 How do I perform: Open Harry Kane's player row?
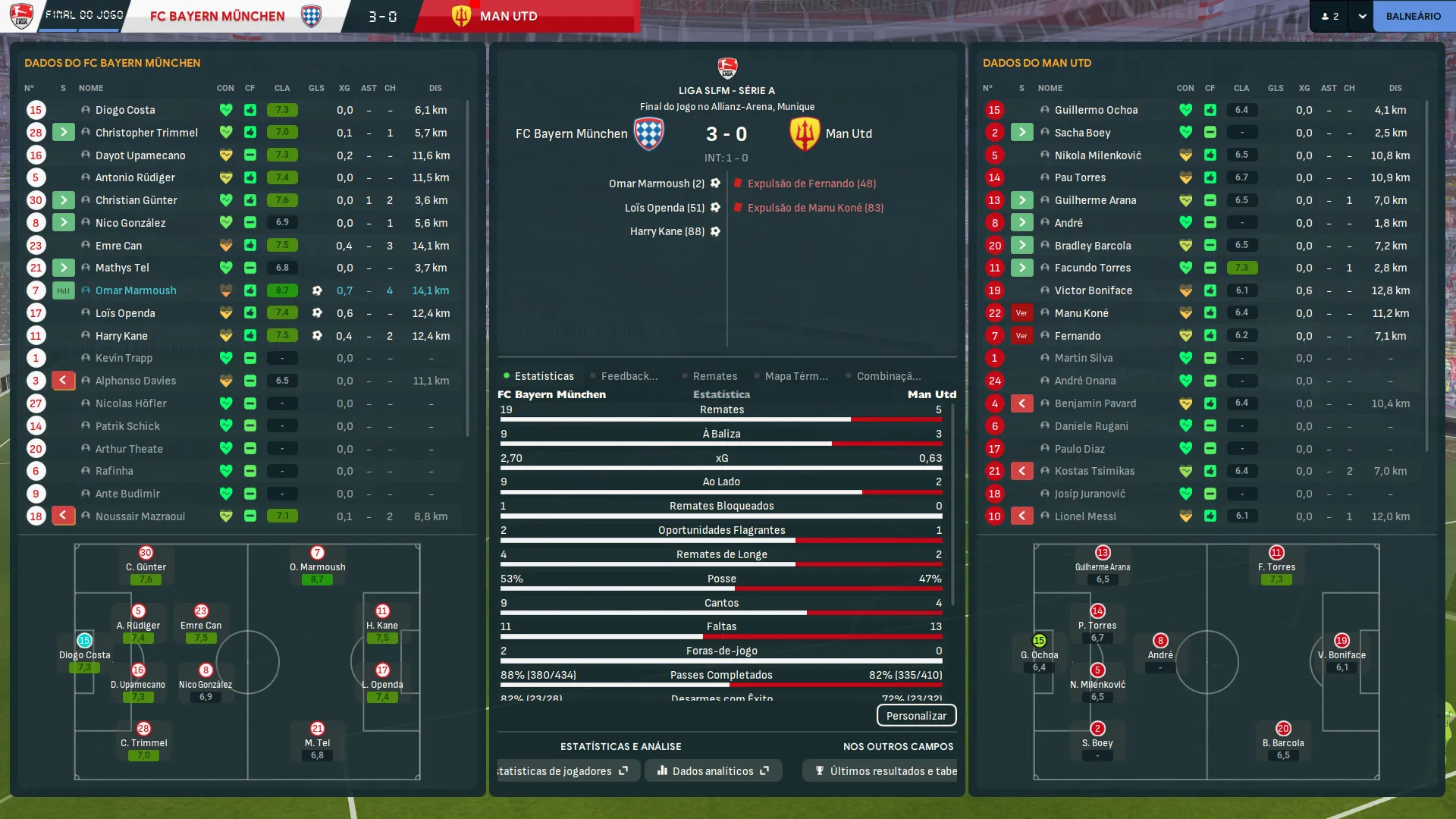click(x=121, y=336)
